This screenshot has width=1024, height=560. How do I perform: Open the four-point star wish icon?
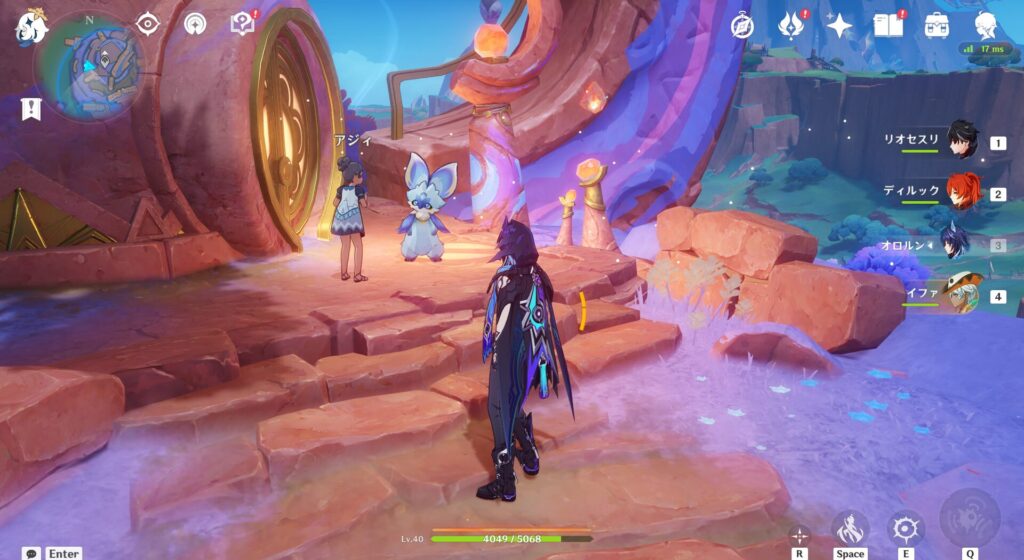click(839, 25)
